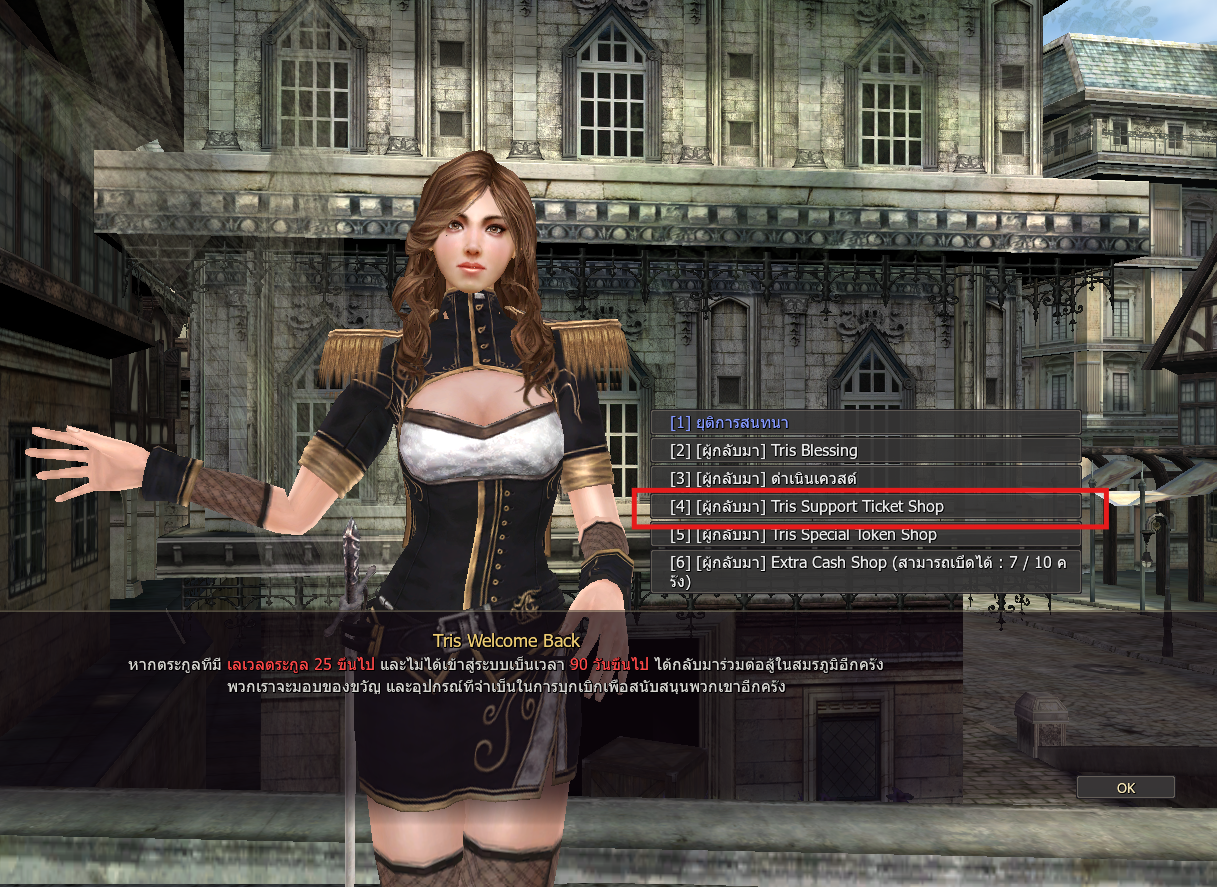Screen dimensions: 1217x887
Task: Choose option 3 to proceed with quest
Action: pyautogui.click(x=865, y=479)
